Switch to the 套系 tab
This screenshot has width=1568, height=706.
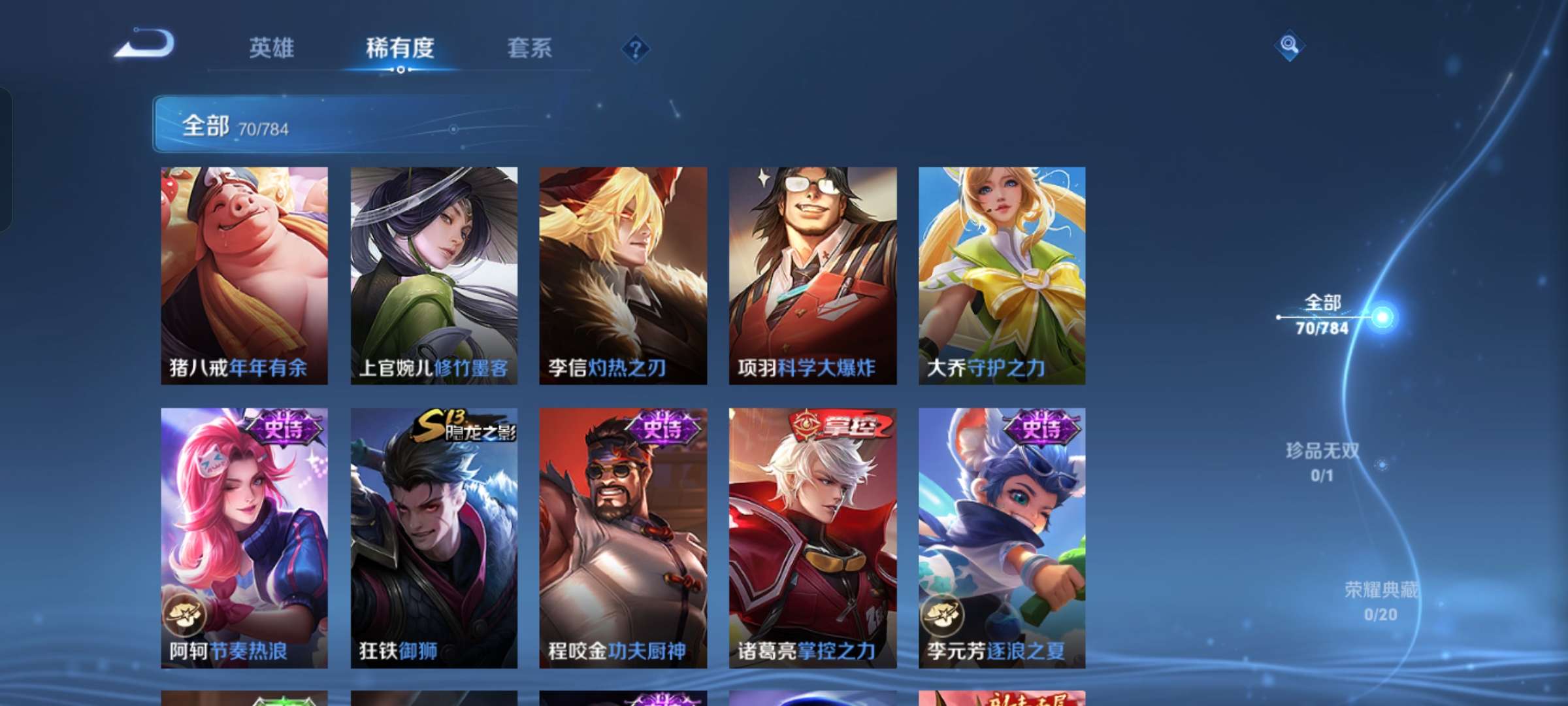[x=529, y=48]
